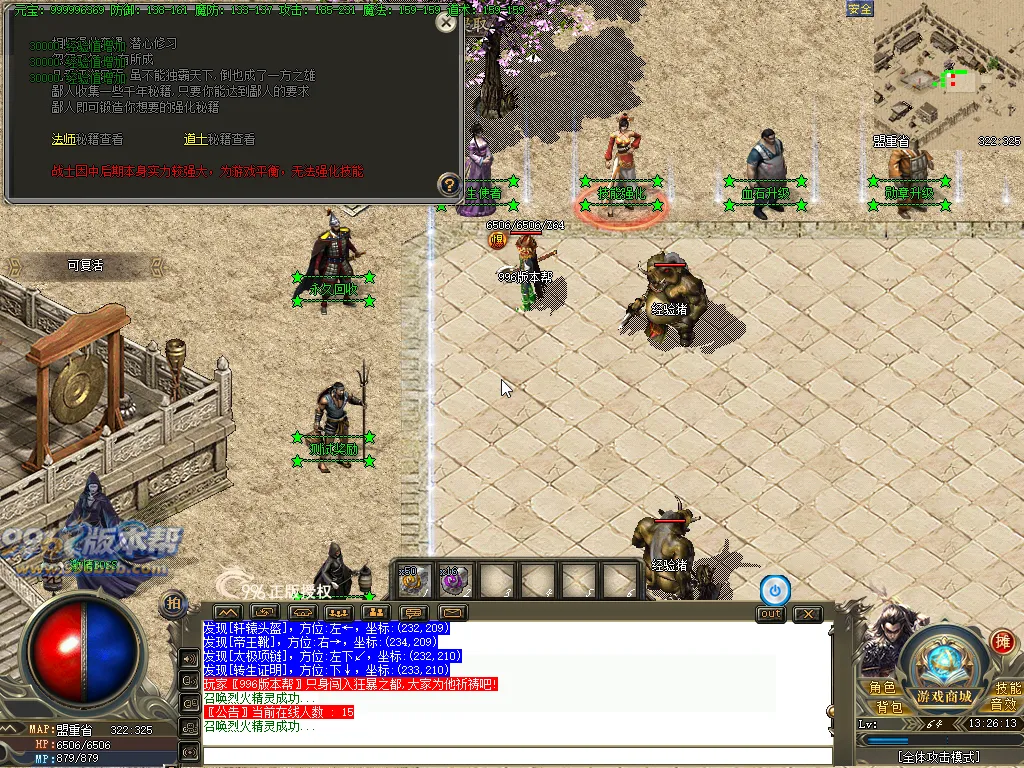
Task: Open the 游戏商城 game shop
Action: (944, 696)
